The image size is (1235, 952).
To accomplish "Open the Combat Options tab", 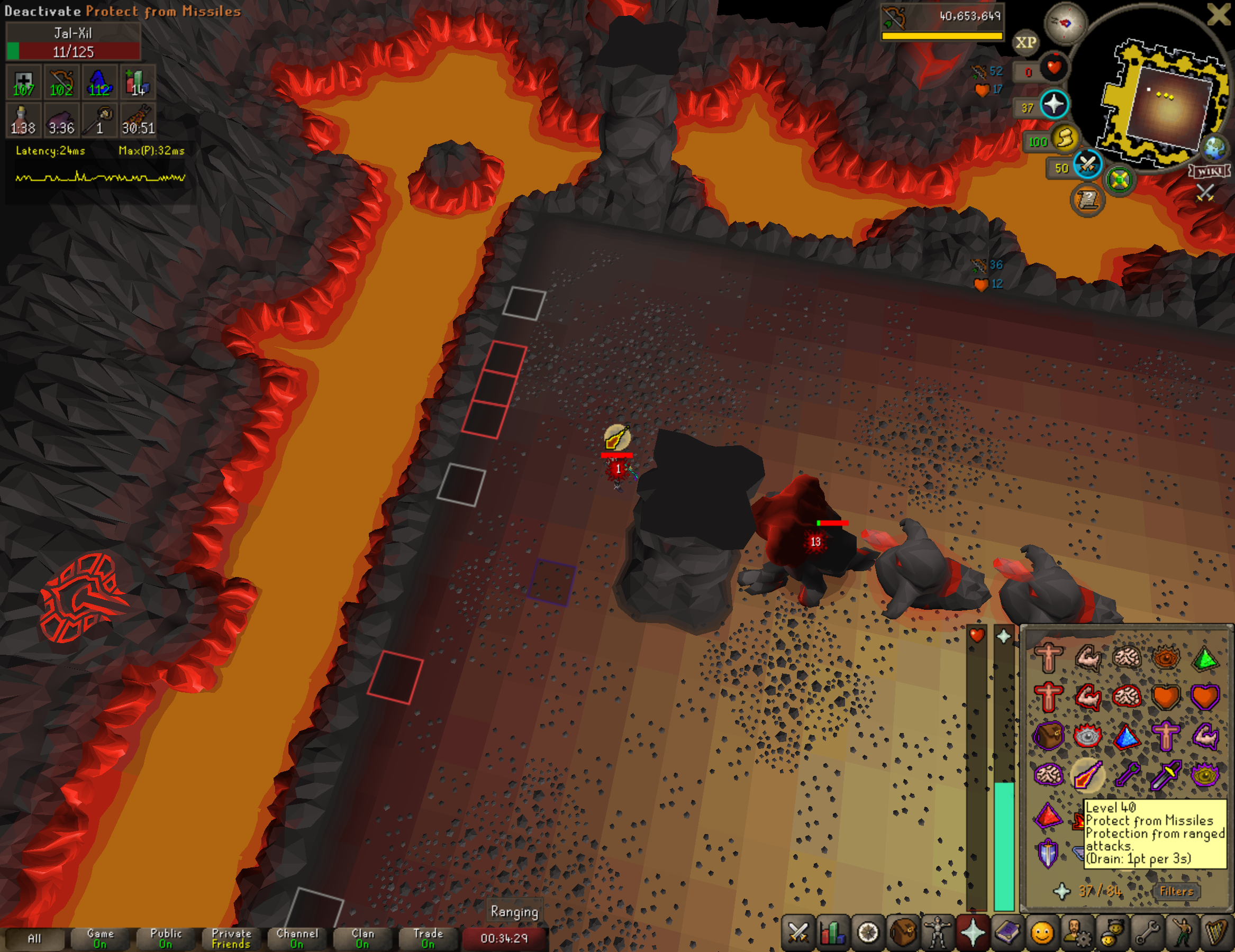I will pyautogui.click(x=798, y=933).
